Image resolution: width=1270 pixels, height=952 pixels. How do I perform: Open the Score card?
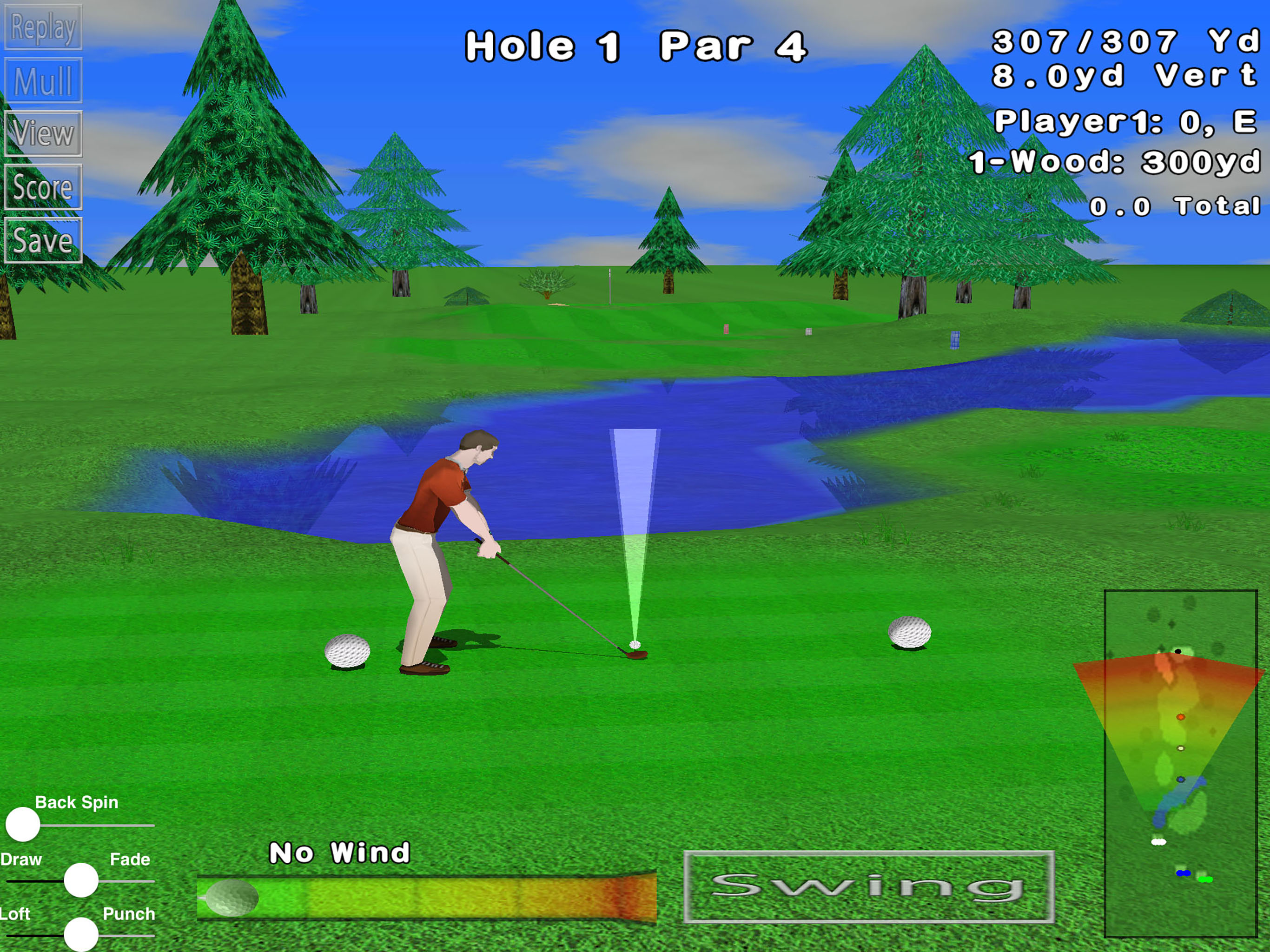point(43,187)
